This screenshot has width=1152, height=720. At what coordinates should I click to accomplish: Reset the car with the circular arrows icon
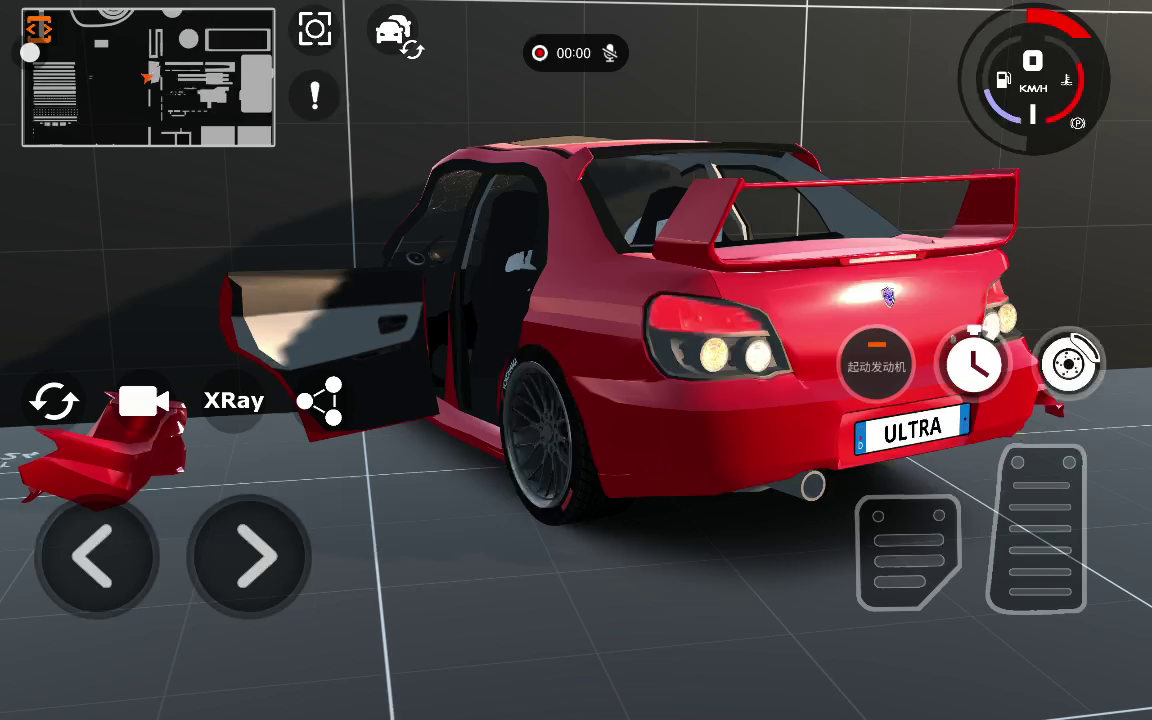(55, 401)
